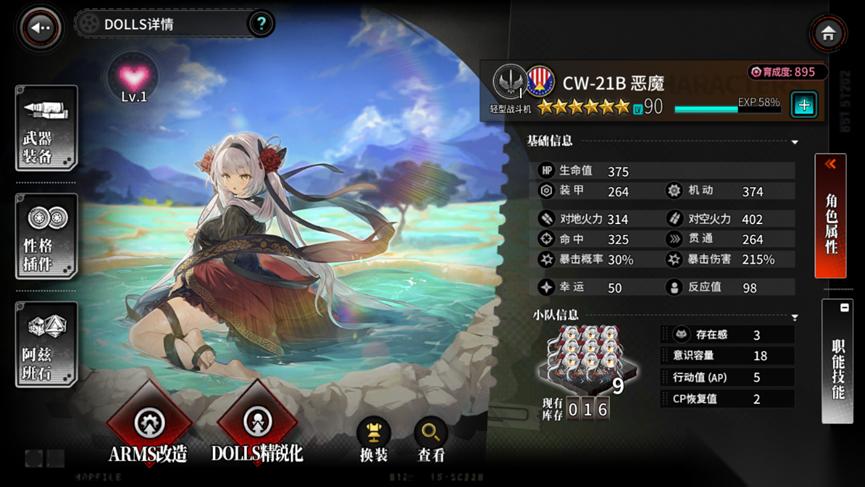
Task: Go back with the arrow button
Action: tap(41, 28)
